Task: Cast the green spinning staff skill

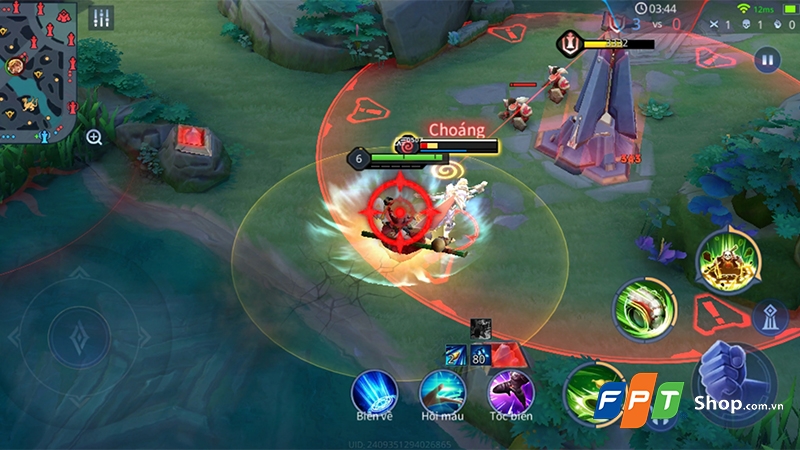Action: pyautogui.click(x=644, y=305)
